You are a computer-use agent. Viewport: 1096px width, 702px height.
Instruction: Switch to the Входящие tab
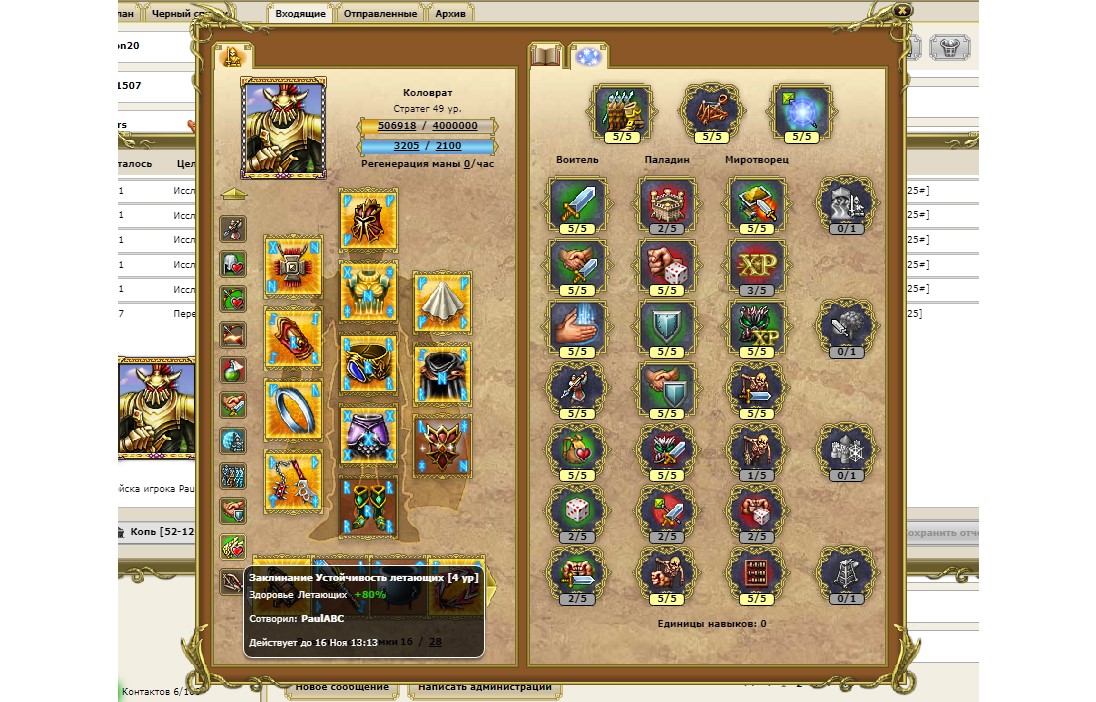point(299,14)
